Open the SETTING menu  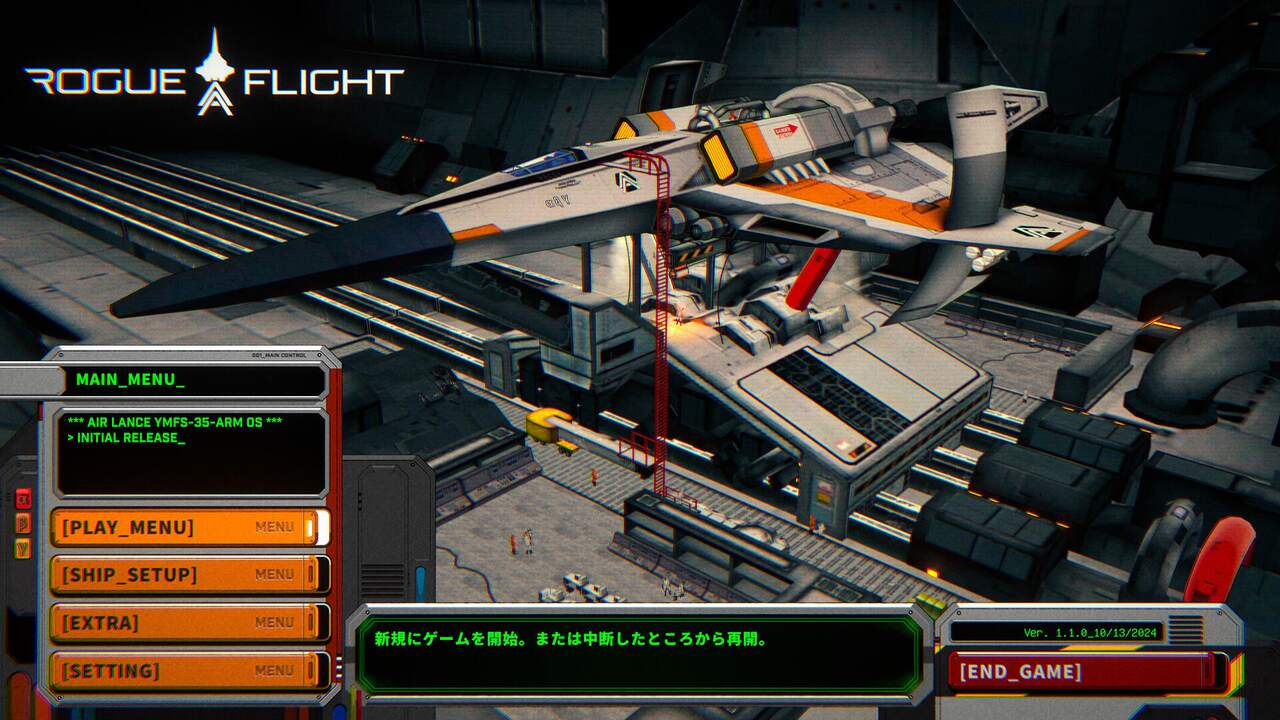188,670
